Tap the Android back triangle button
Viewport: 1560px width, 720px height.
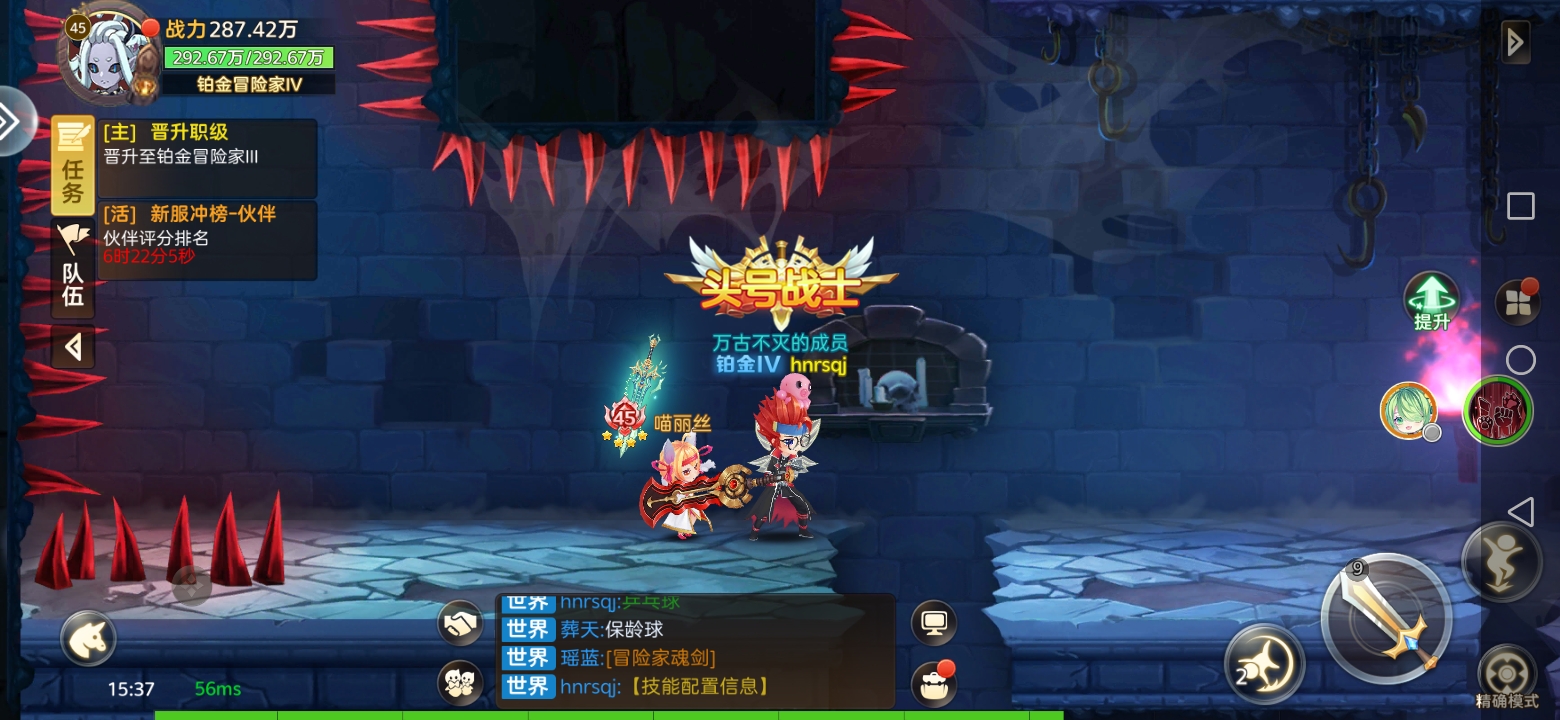tap(1520, 512)
